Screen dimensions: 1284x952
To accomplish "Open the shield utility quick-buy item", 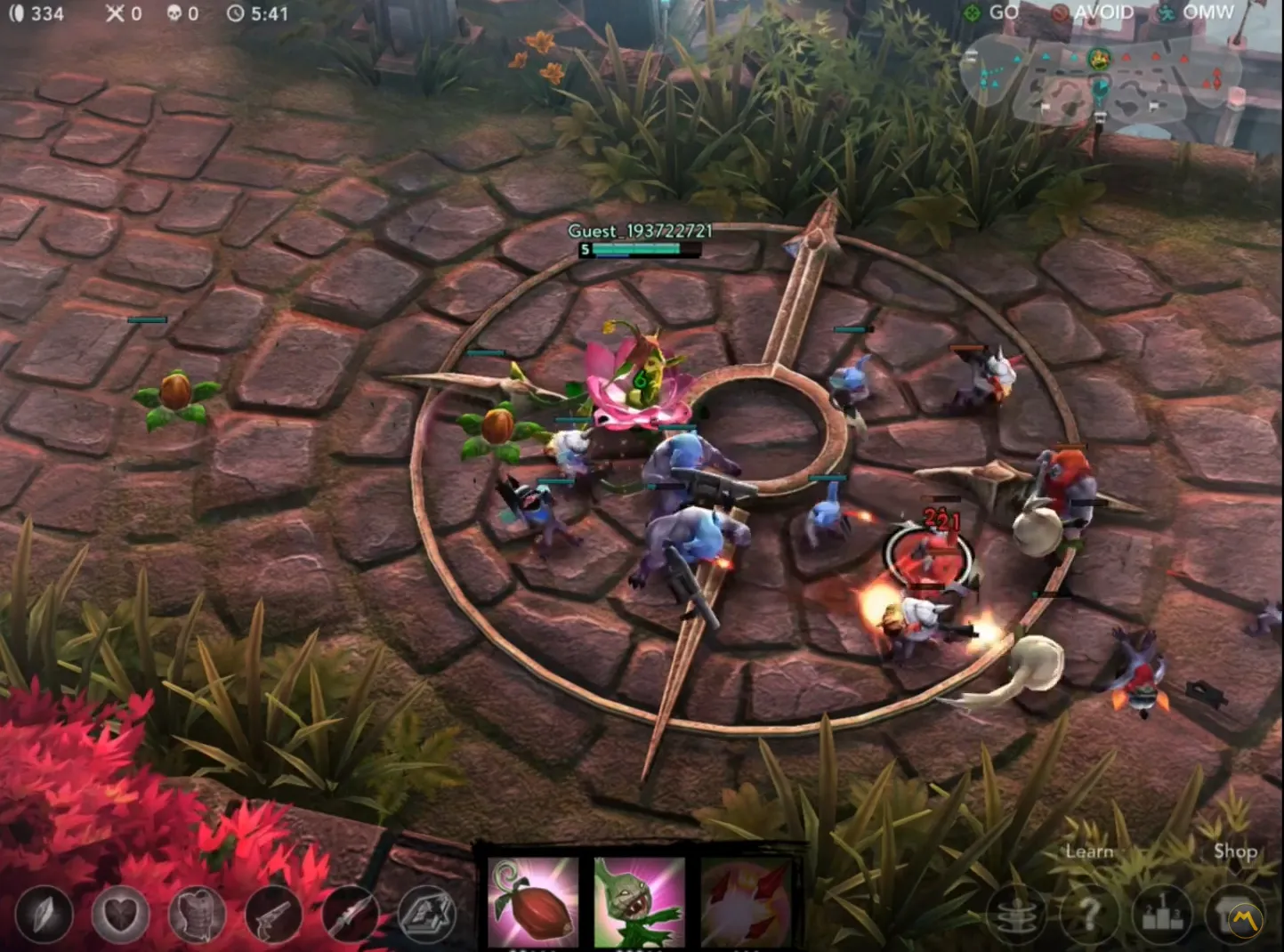I will point(428,916).
